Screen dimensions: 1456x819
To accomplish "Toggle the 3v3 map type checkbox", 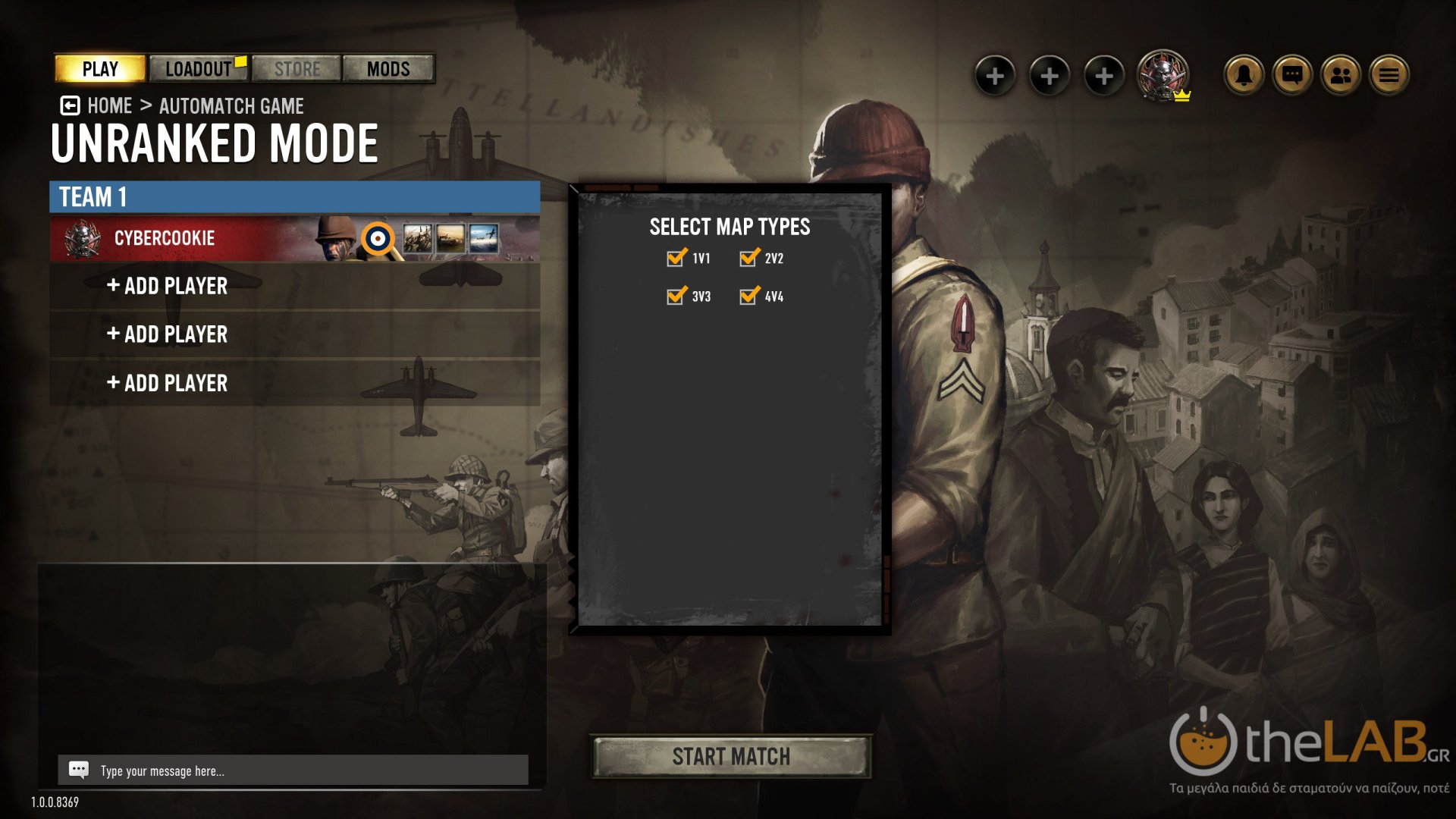I will [x=676, y=296].
